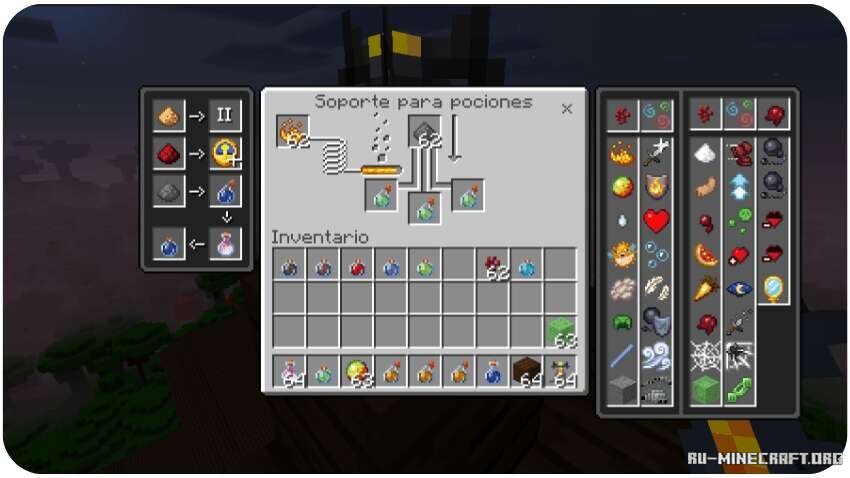Take the middle splash potion from stand
Viewport: 850px width, 478px height.
pyautogui.click(x=424, y=208)
